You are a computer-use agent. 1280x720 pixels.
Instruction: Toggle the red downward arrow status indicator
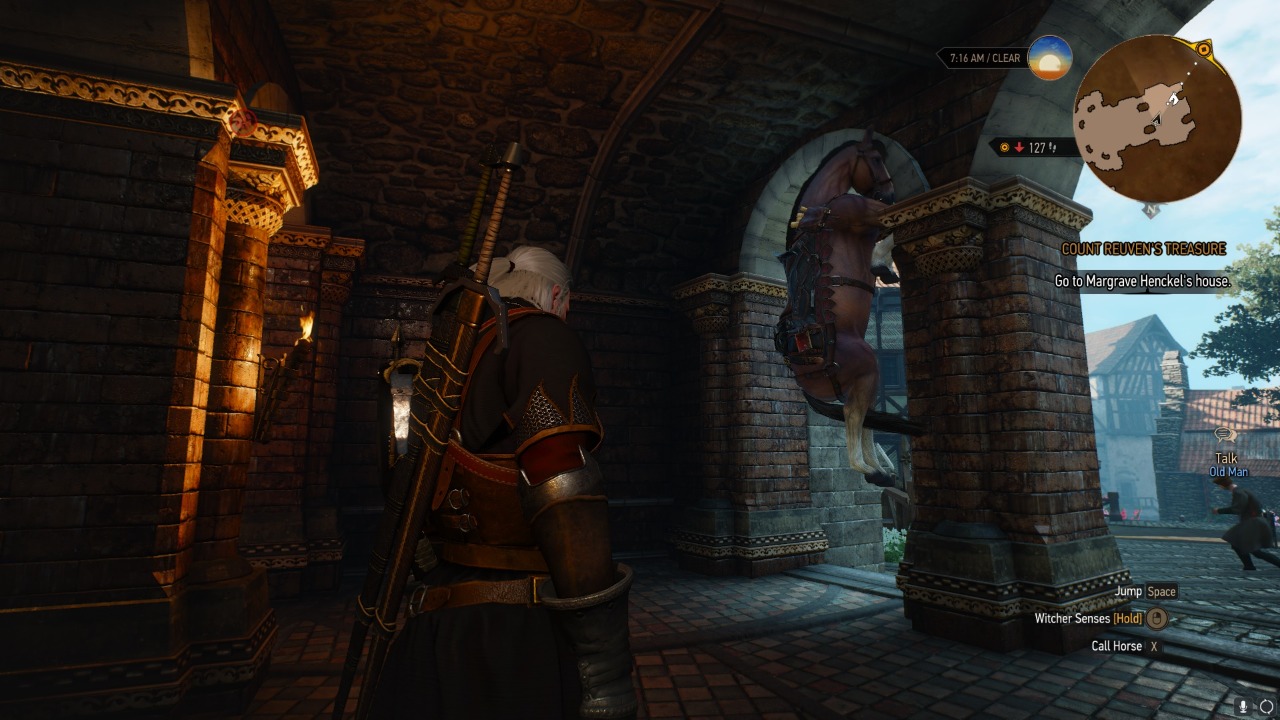point(1020,147)
